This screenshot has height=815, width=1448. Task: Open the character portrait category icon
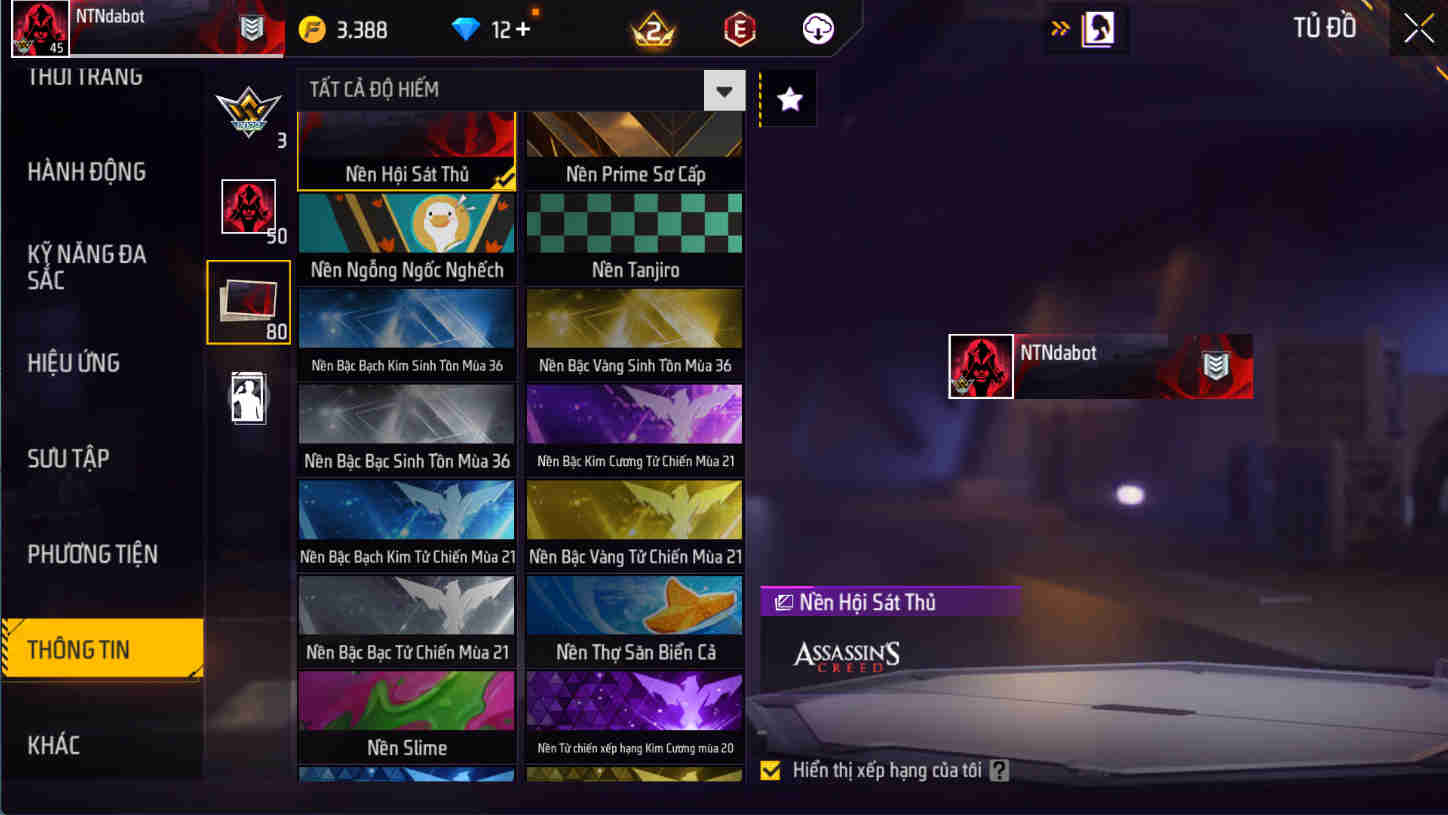tap(248, 398)
